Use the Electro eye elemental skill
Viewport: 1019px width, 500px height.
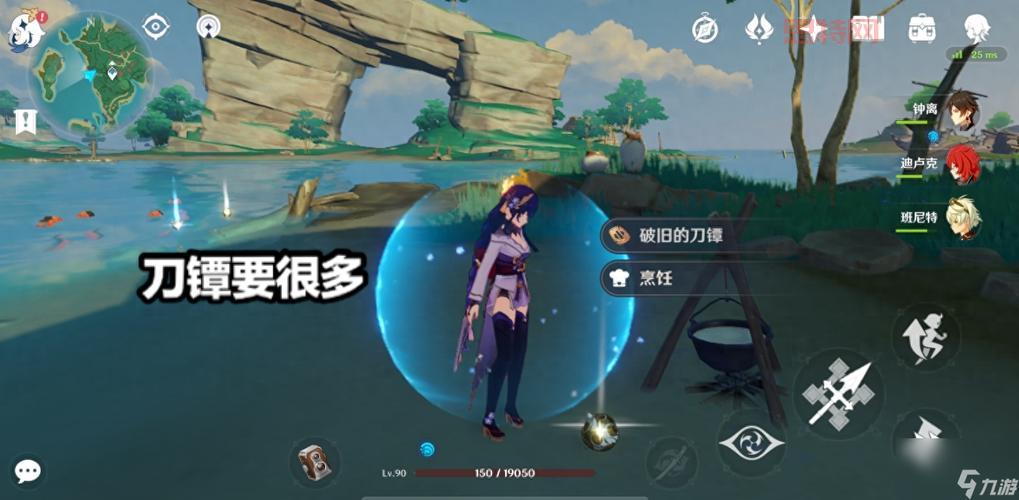pyautogui.click(x=751, y=442)
